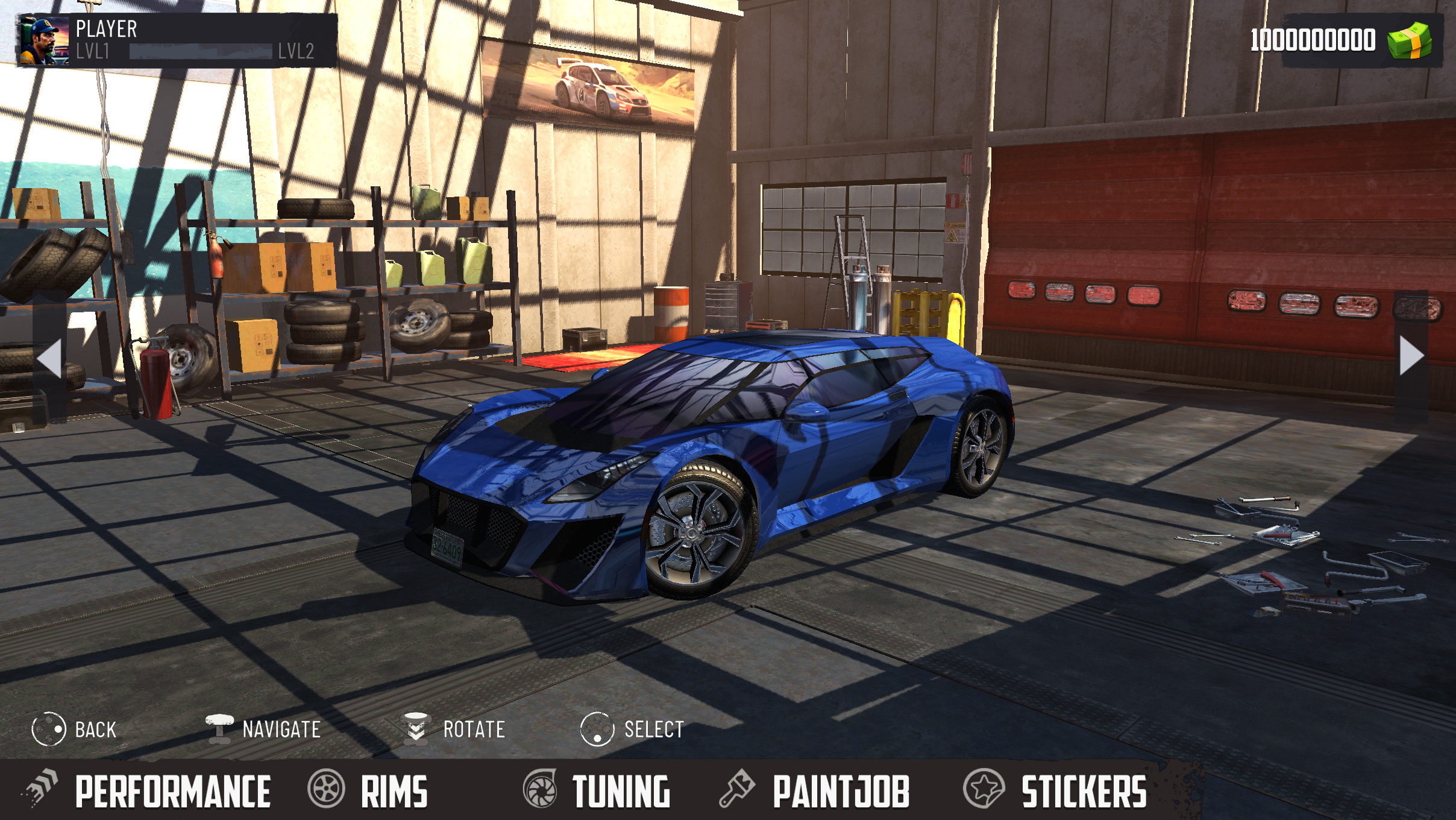This screenshot has width=1456, height=820.
Task: Click the green cash stack icon
Action: click(1409, 40)
